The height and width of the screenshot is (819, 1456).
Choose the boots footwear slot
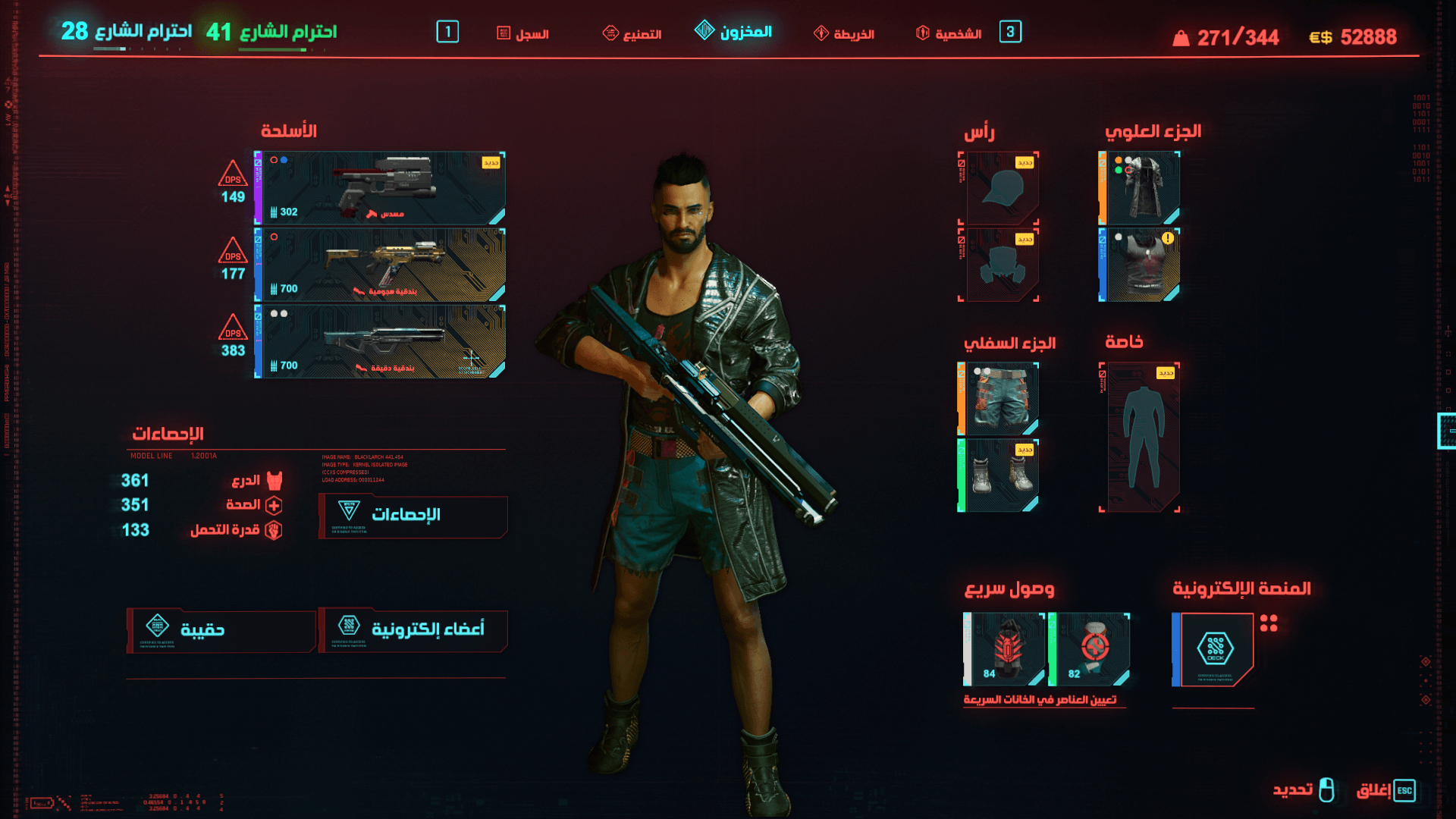tap(999, 475)
